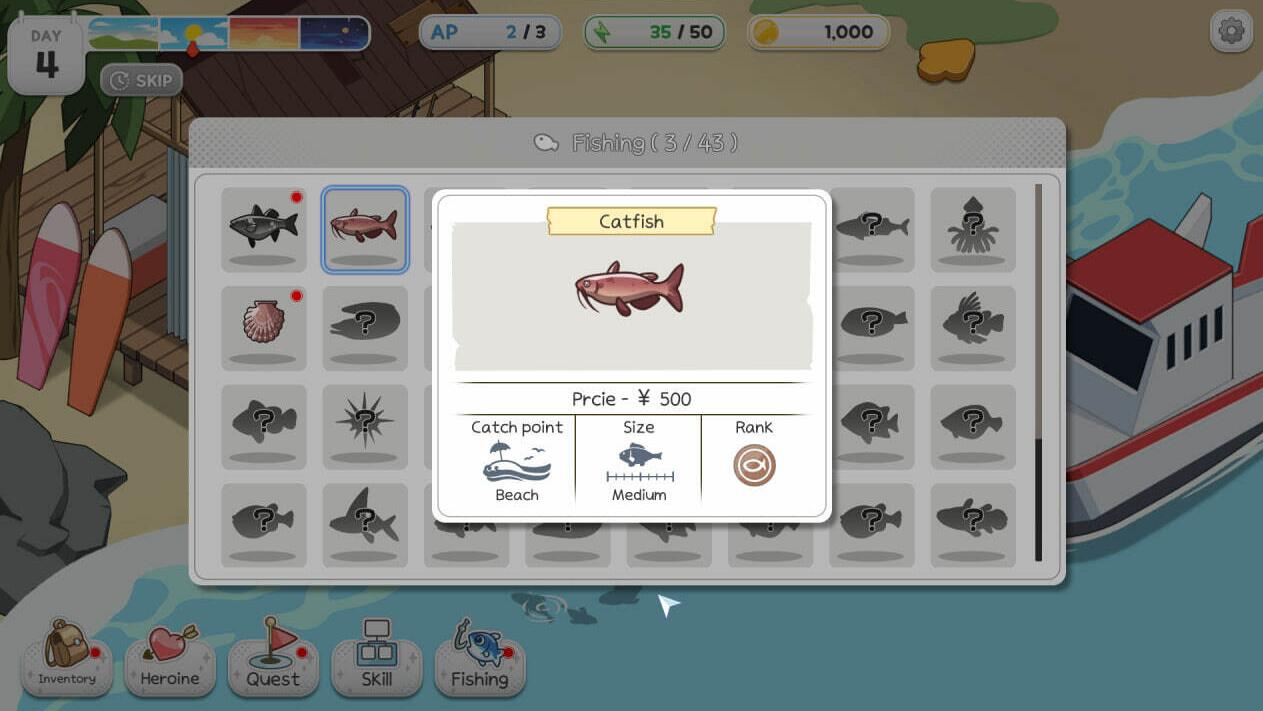Select the unknown lionfish silhouette entry
Image resolution: width=1263 pixels, height=711 pixels.
pyautogui.click(x=973, y=327)
